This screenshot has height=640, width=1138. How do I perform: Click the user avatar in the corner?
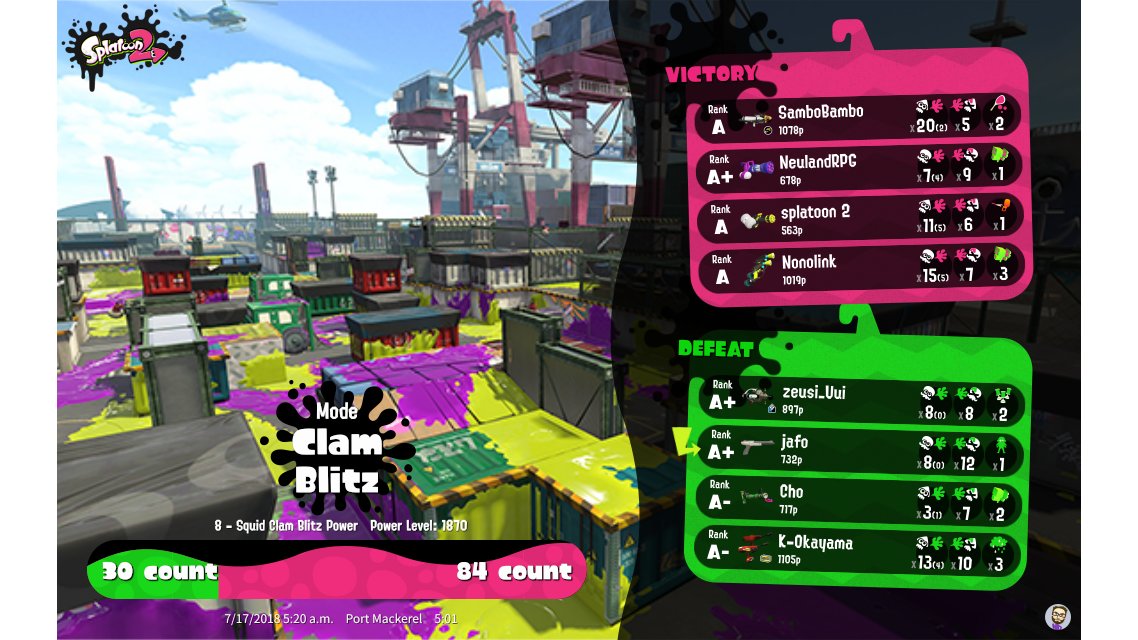tap(1058, 615)
